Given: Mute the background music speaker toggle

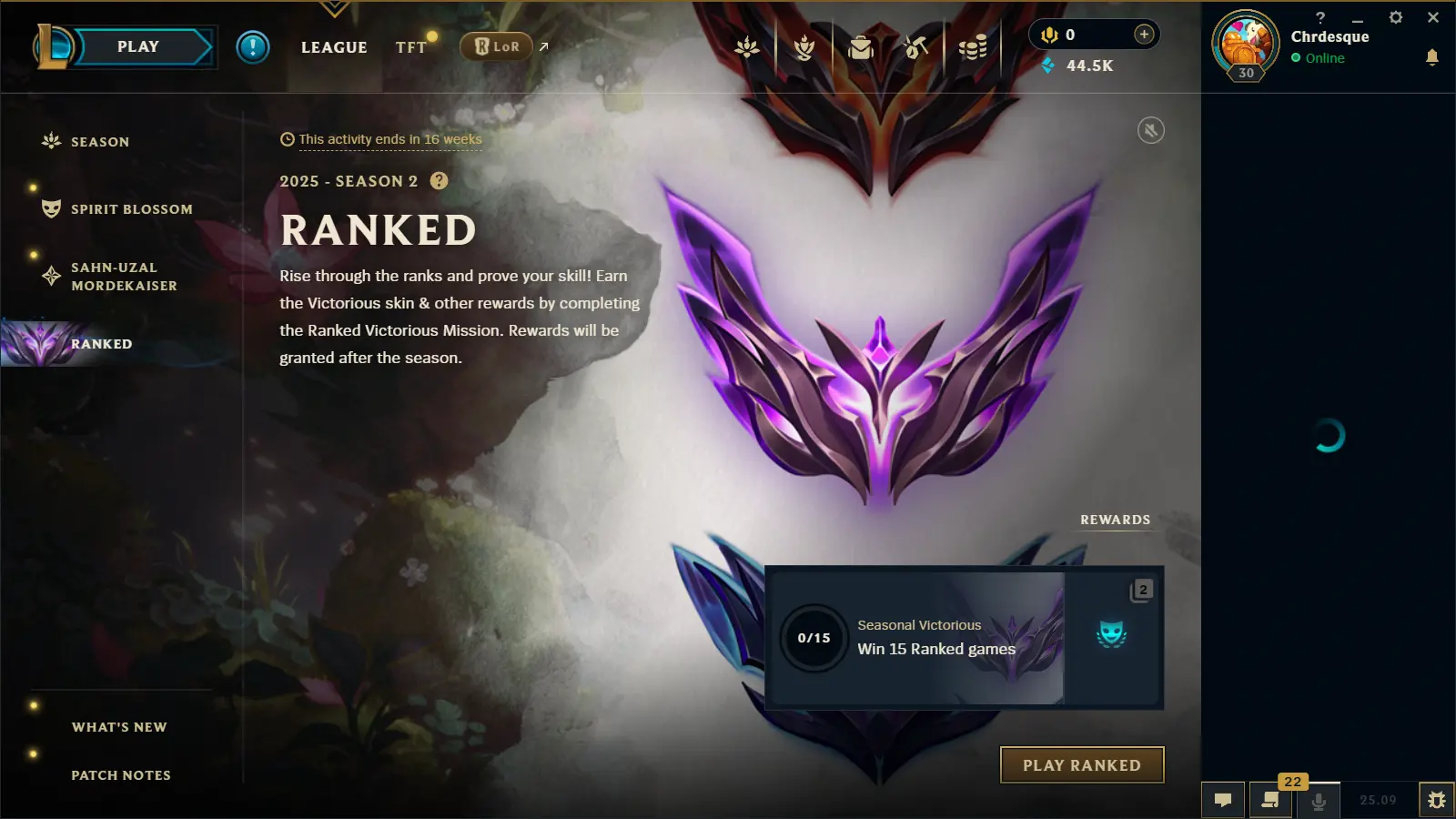Looking at the screenshot, I should pyautogui.click(x=1151, y=130).
